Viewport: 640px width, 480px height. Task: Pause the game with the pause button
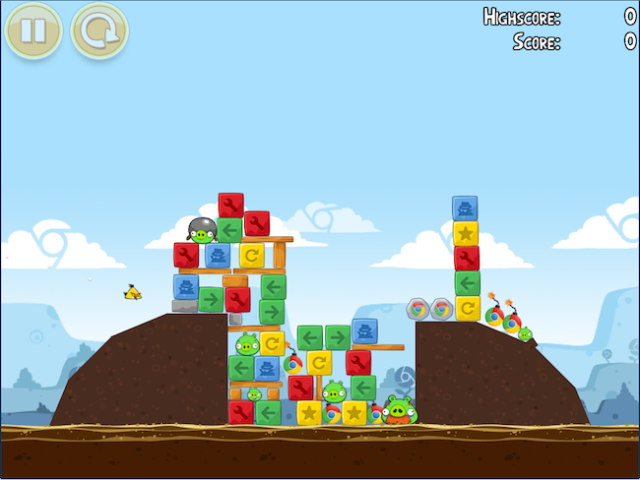(x=33, y=31)
